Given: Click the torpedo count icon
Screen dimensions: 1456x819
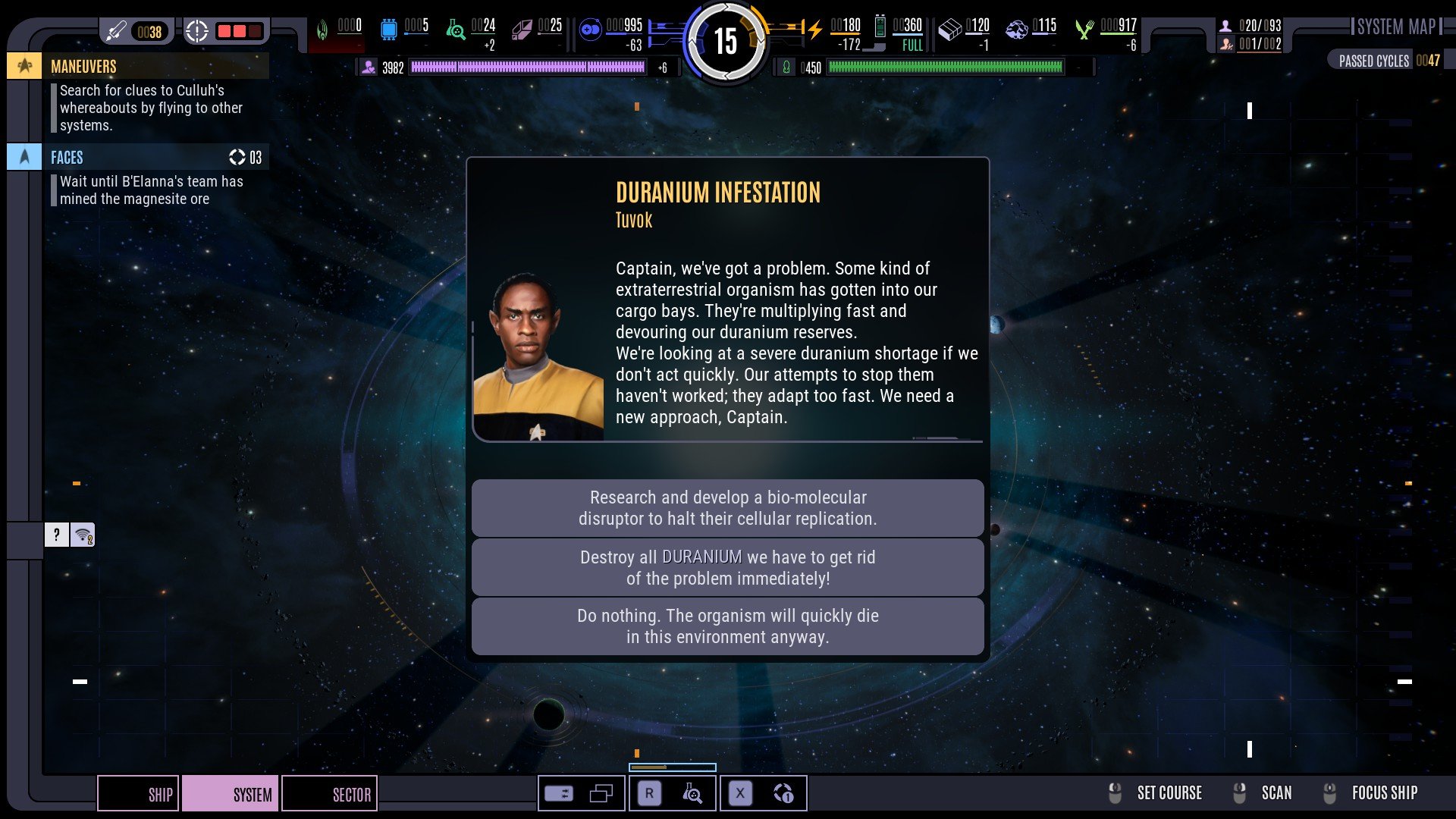Looking at the screenshot, I should 116,31.
